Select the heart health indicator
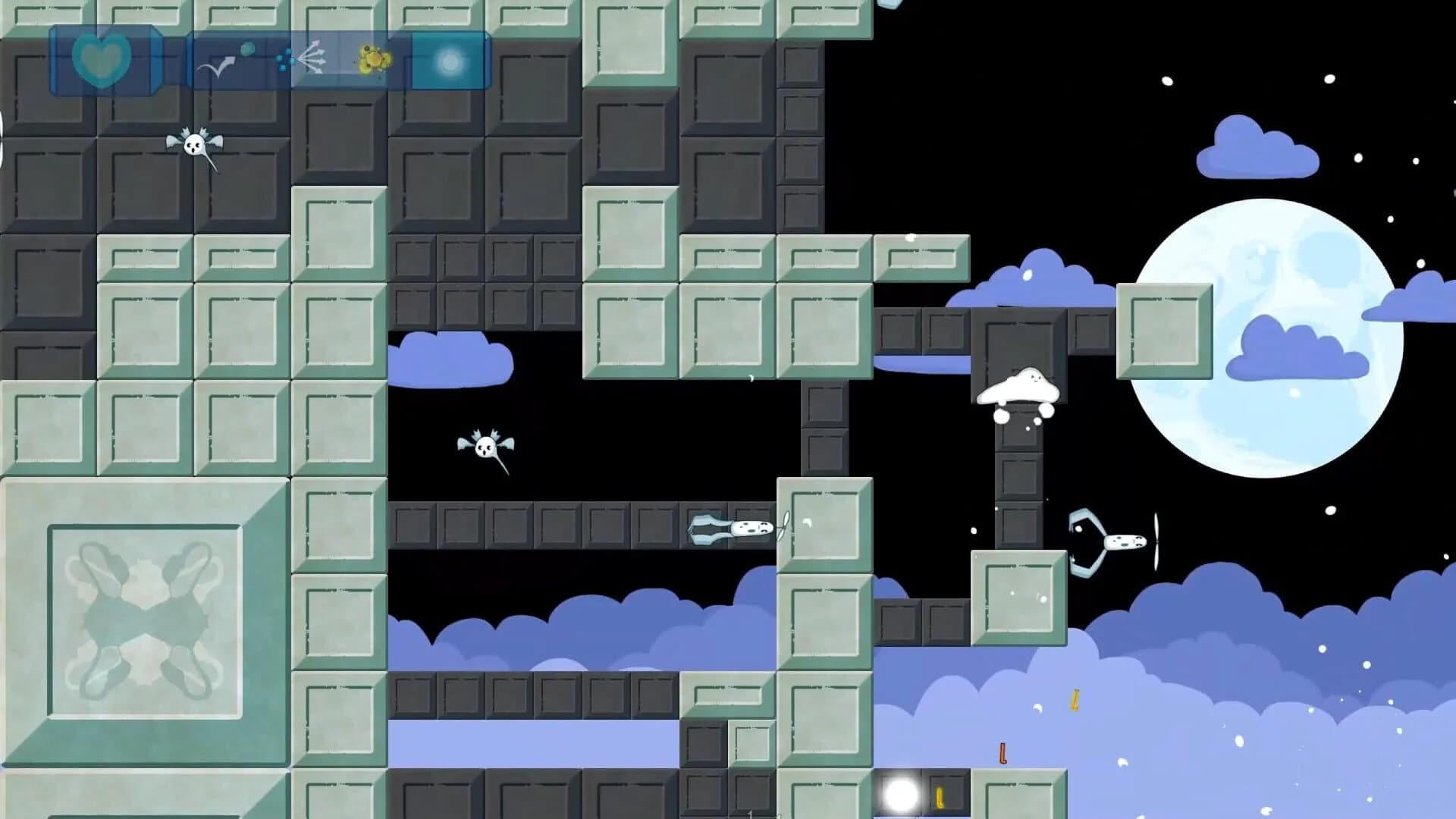The height and width of the screenshot is (819, 1456). 102,61
